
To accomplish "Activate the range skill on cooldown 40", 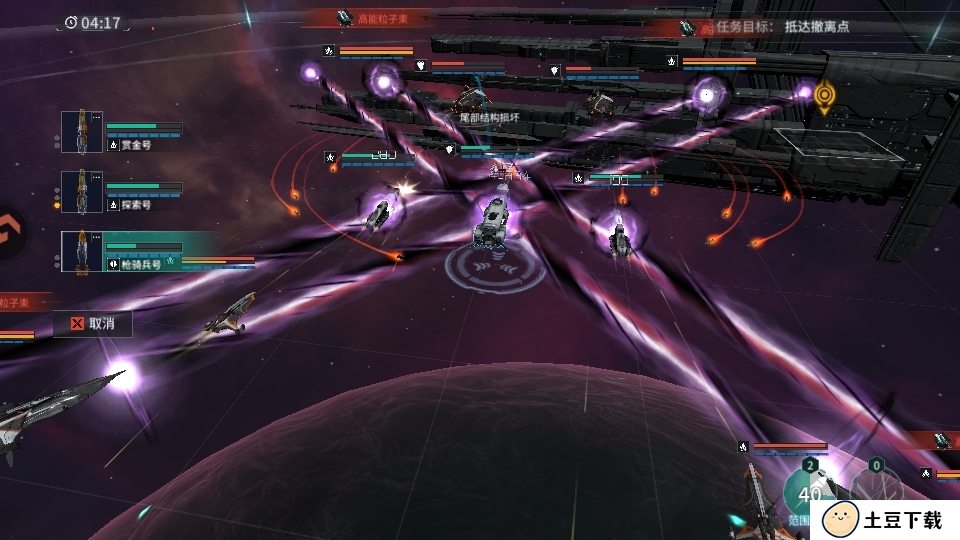I will (x=809, y=492).
